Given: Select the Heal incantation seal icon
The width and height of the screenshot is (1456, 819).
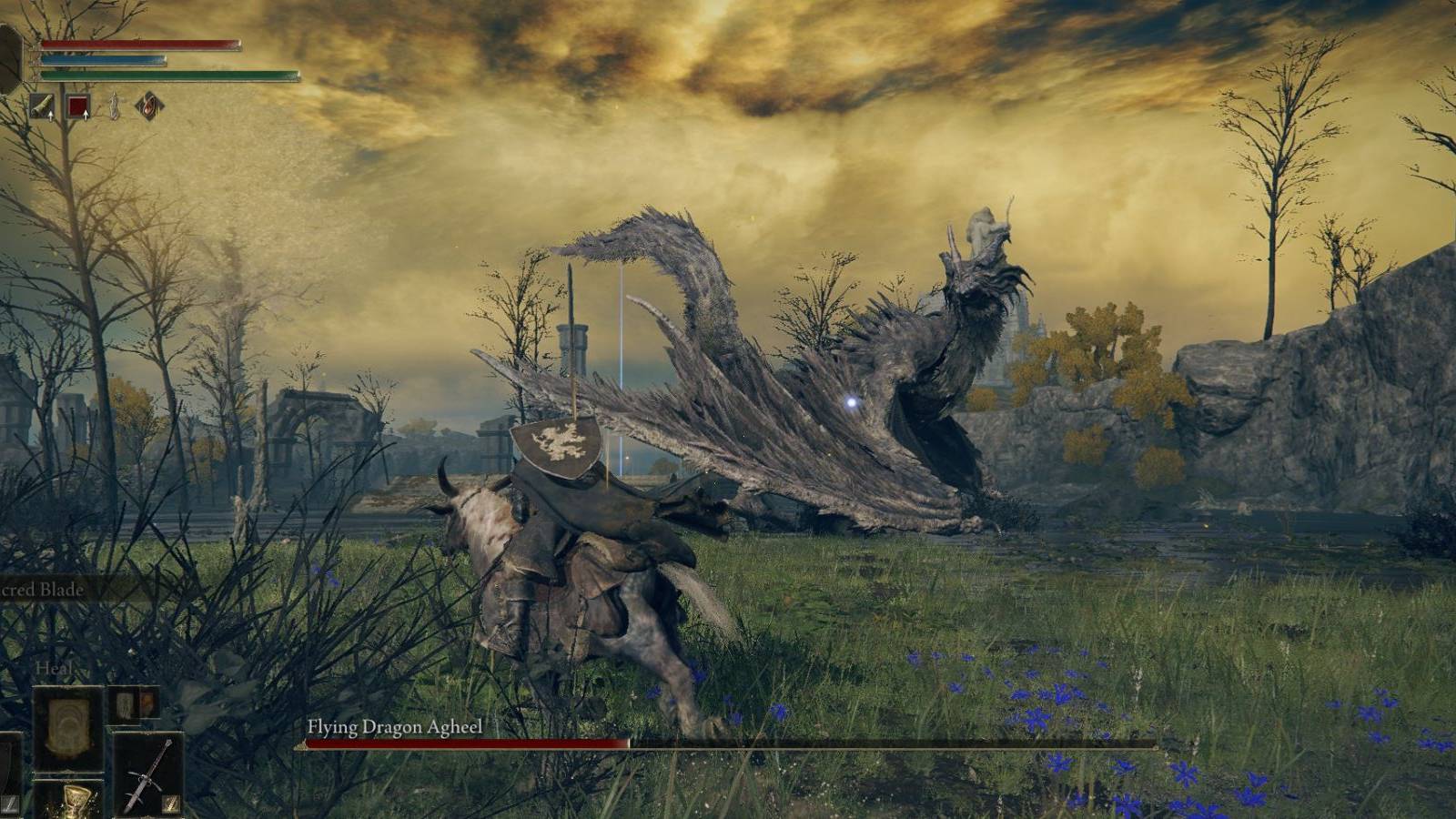Looking at the screenshot, I should 68,728.
